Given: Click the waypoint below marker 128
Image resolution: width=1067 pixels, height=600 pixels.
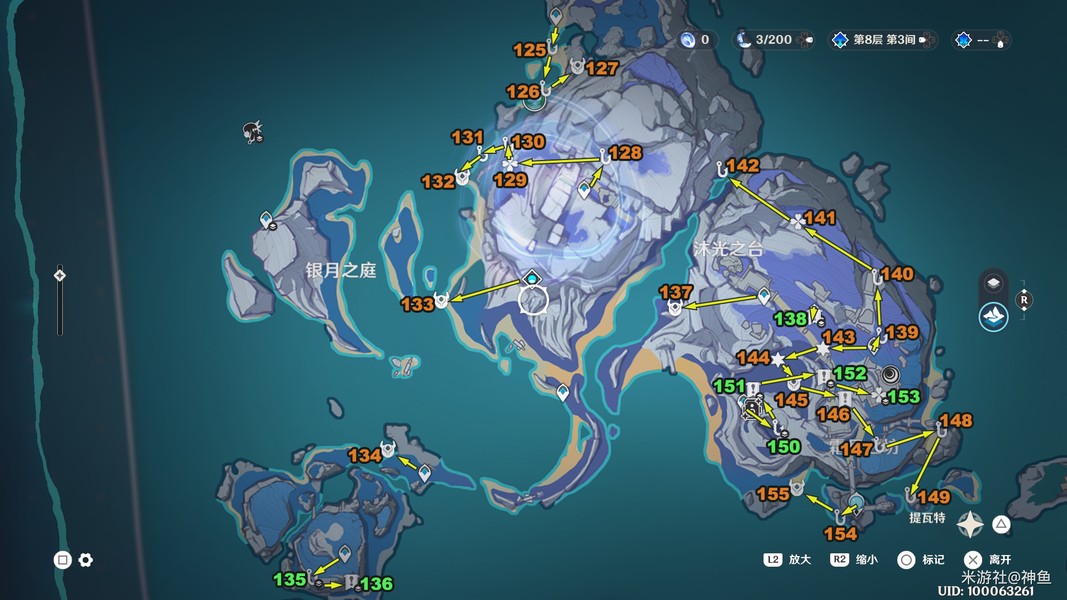Looking at the screenshot, I should (585, 189).
